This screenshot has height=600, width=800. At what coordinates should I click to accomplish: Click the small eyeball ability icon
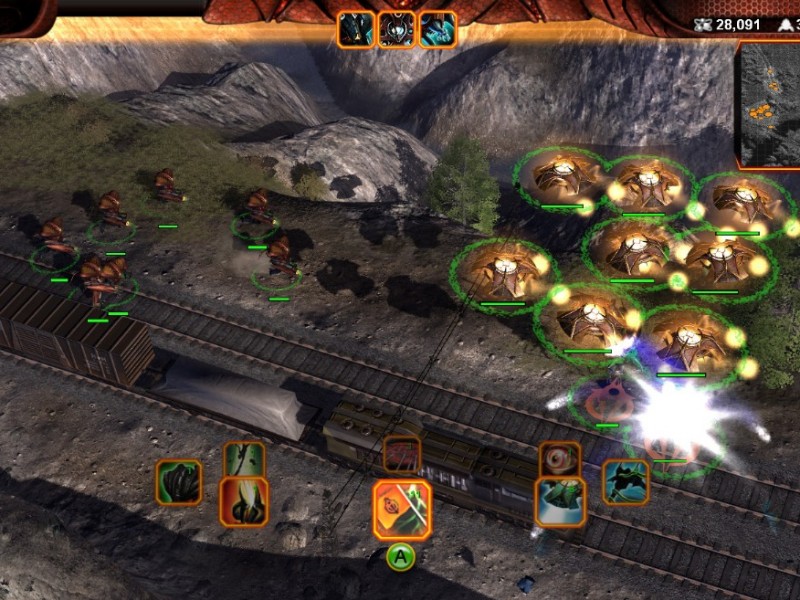559,459
